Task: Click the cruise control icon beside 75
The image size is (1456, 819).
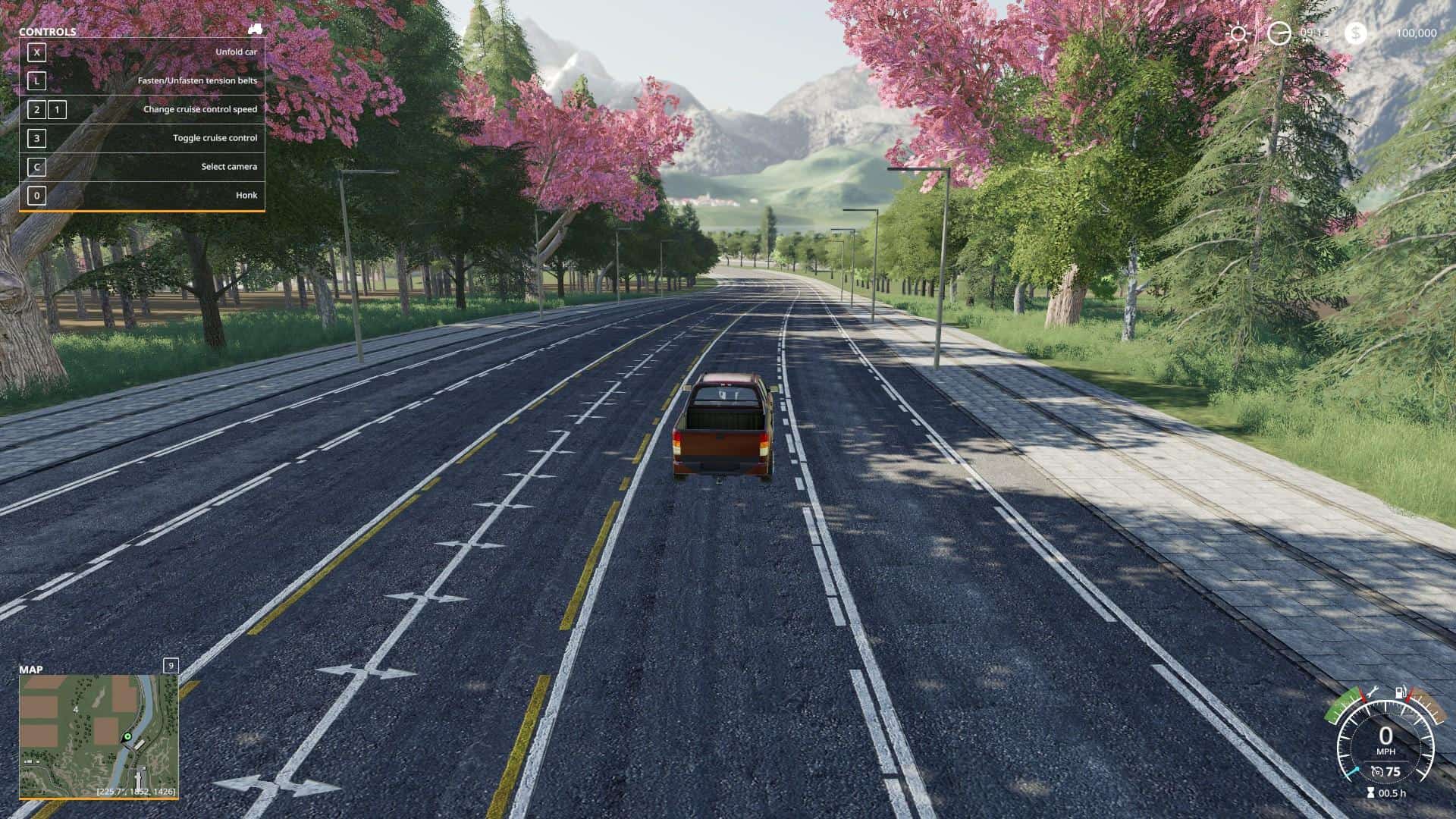Action: [x=1377, y=772]
